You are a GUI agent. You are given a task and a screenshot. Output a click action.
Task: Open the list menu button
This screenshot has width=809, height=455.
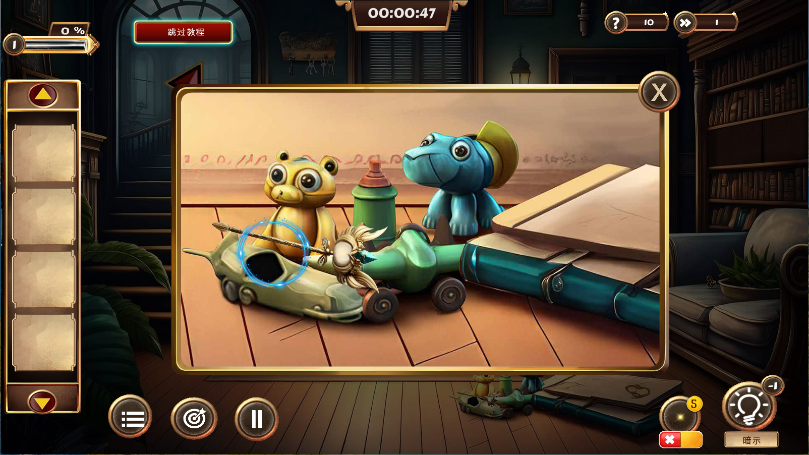pos(131,418)
